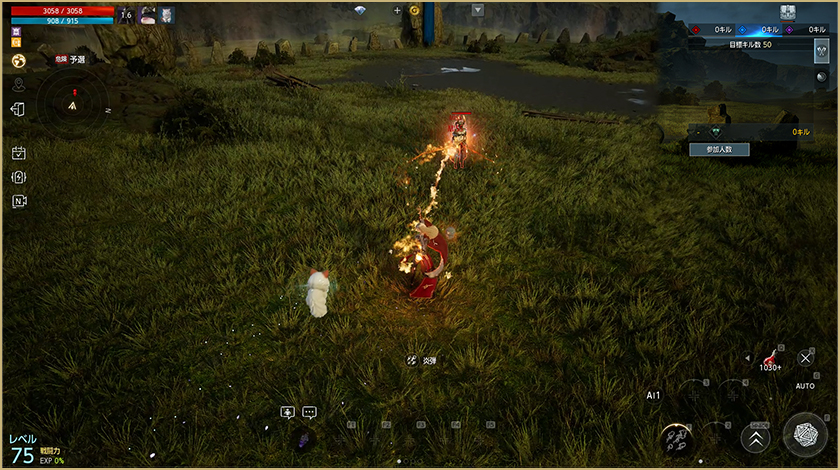
Task: Open the chat speech bubble icon
Action: tap(309, 412)
